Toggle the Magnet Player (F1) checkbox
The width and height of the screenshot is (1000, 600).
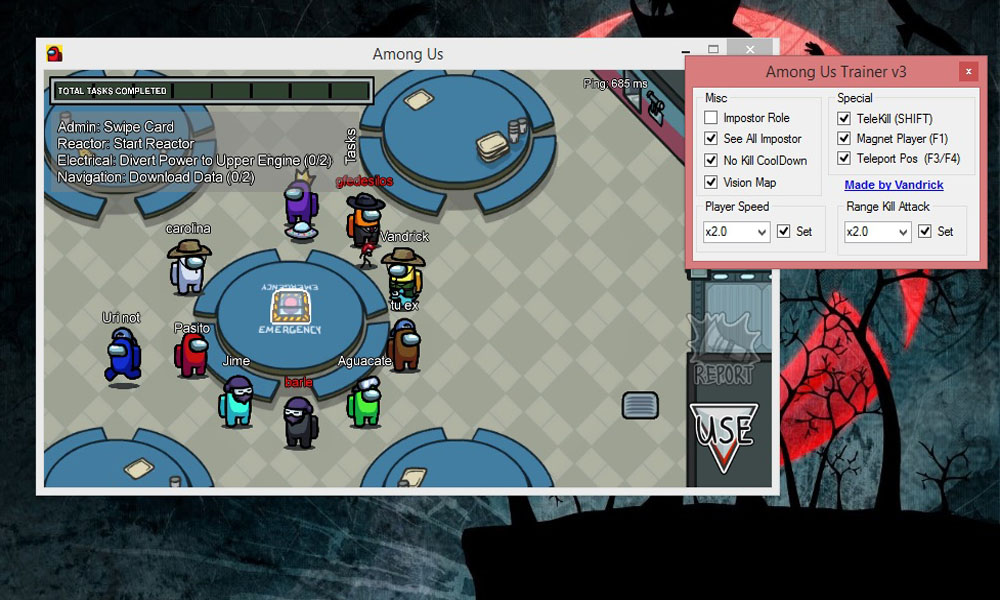tap(844, 139)
